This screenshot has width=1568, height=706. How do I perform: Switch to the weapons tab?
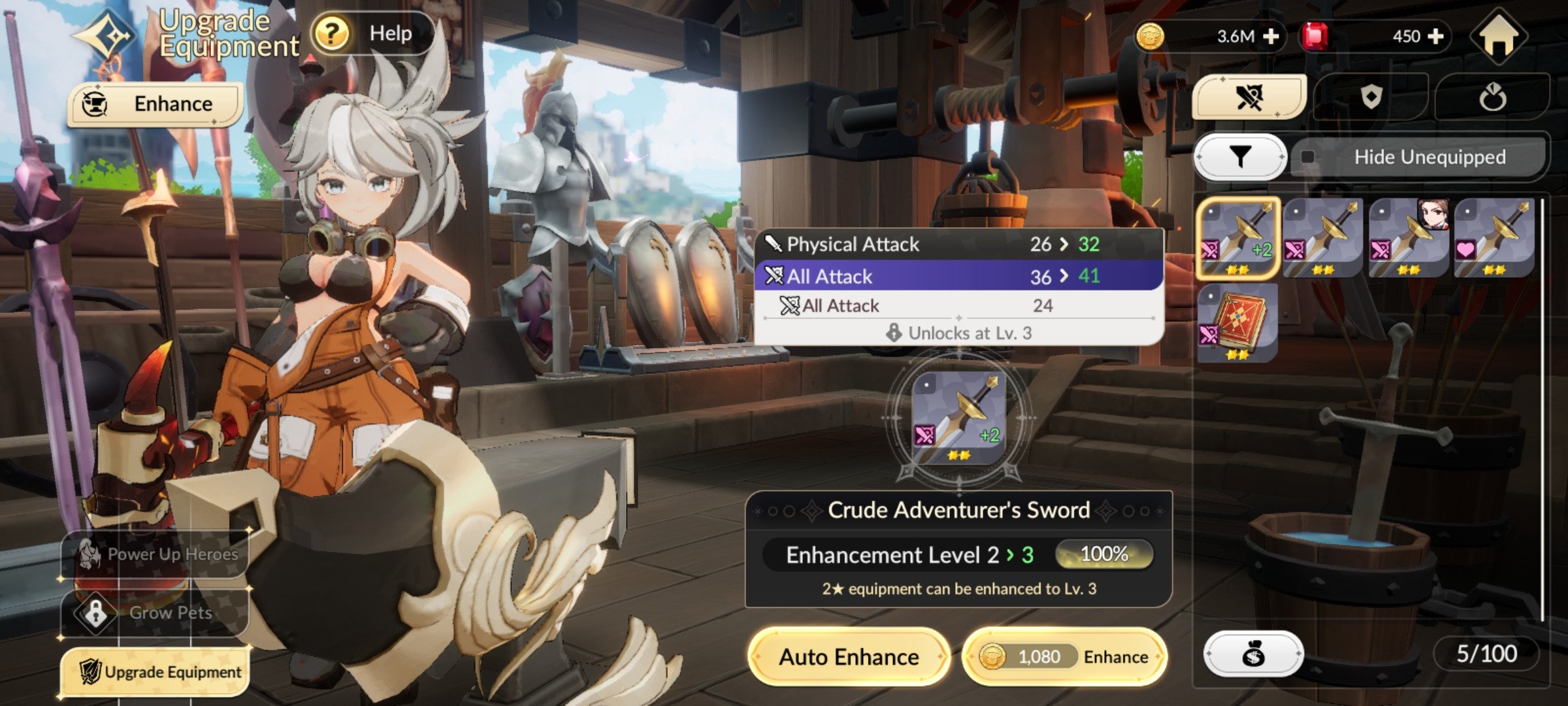1249,98
